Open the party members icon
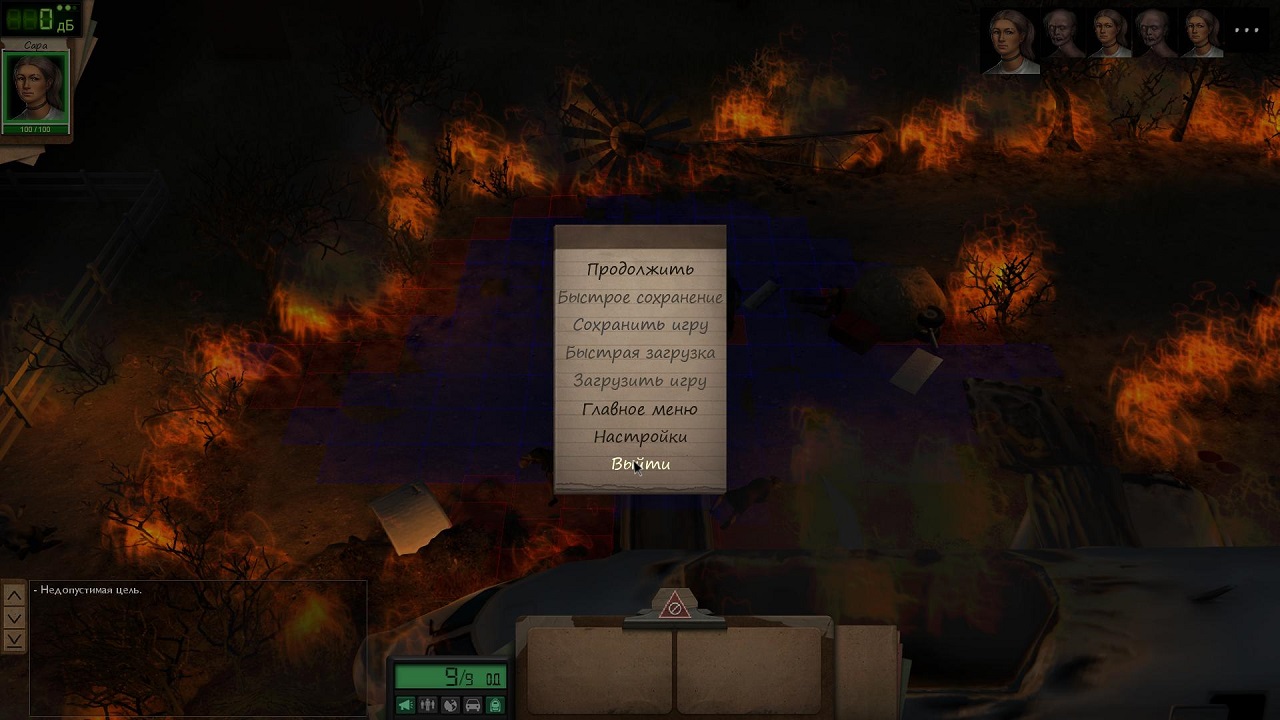The image size is (1280, 720). [x=428, y=705]
